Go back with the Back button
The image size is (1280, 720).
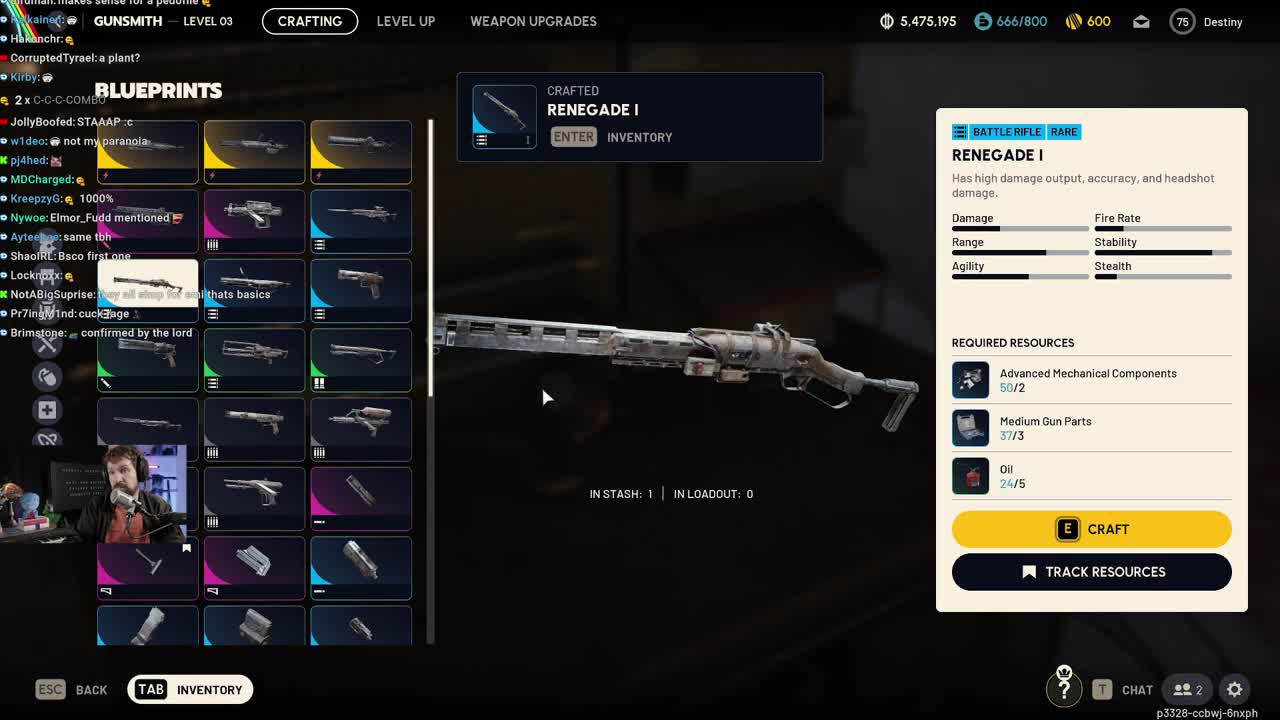pyautogui.click(x=72, y=689)
